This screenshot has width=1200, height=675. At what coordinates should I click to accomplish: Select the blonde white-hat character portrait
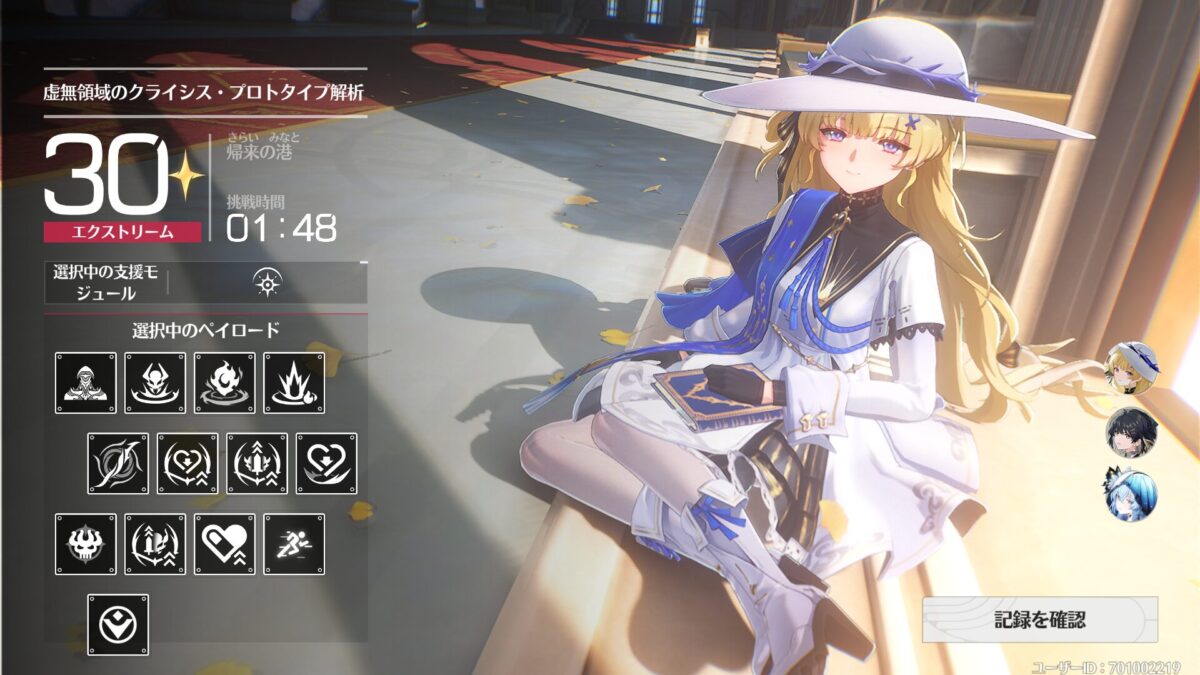(1131, 368)
